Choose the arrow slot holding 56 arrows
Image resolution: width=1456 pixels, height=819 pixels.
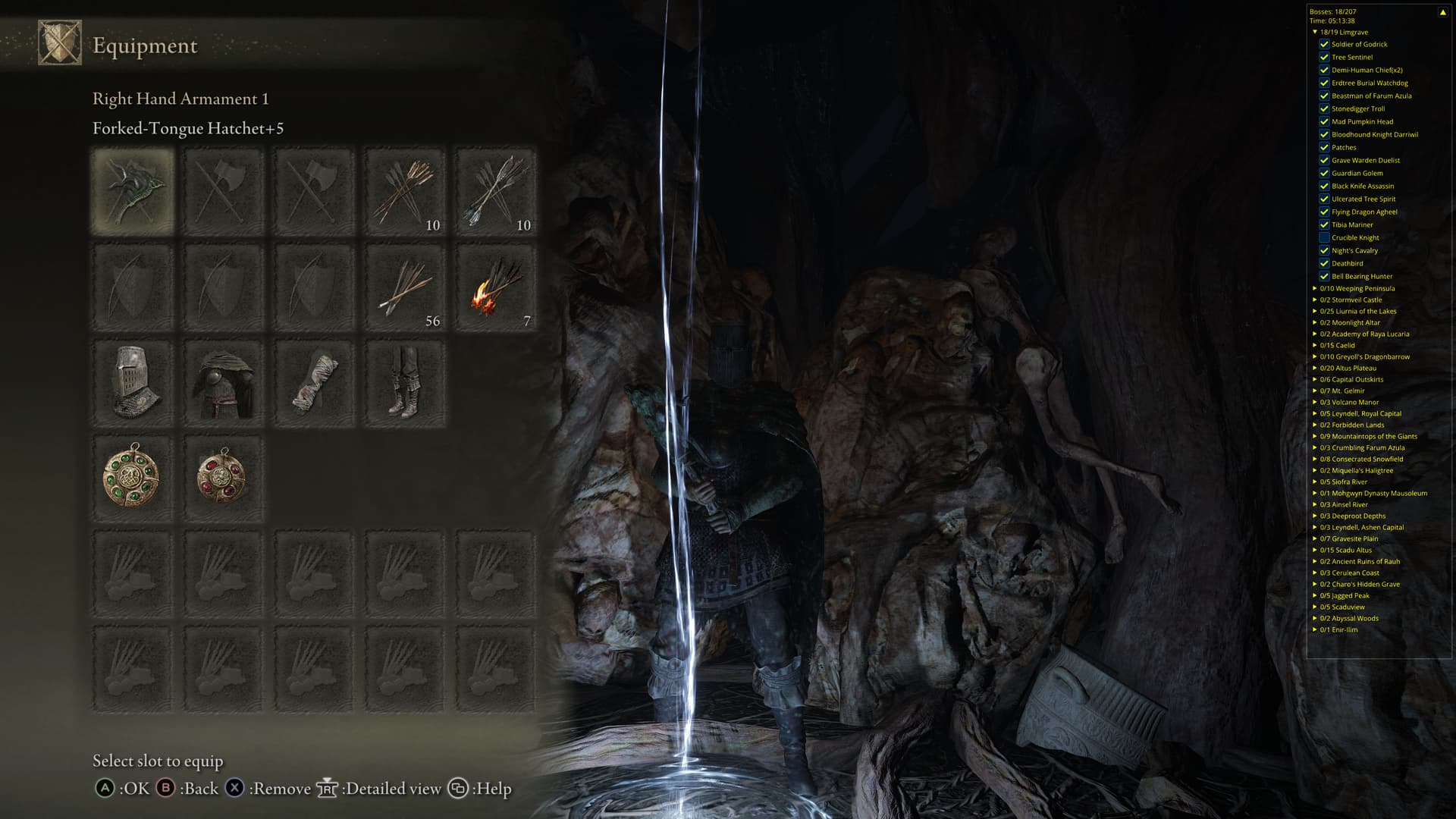[405, 287]
